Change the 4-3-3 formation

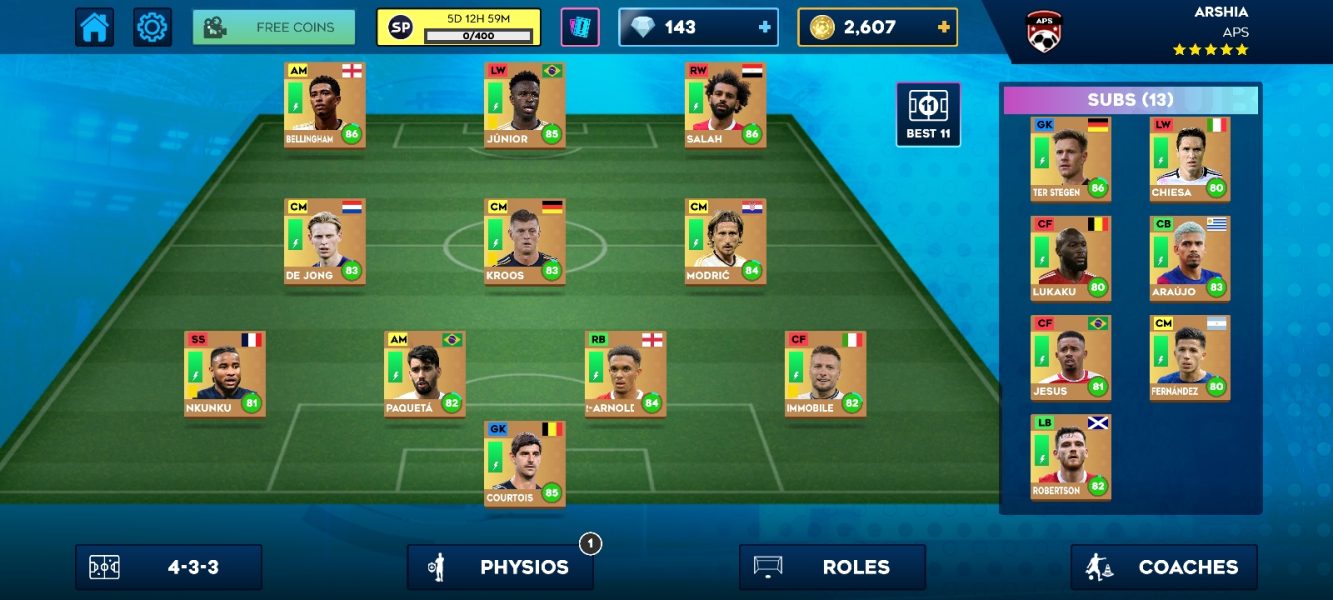(168, 567)
